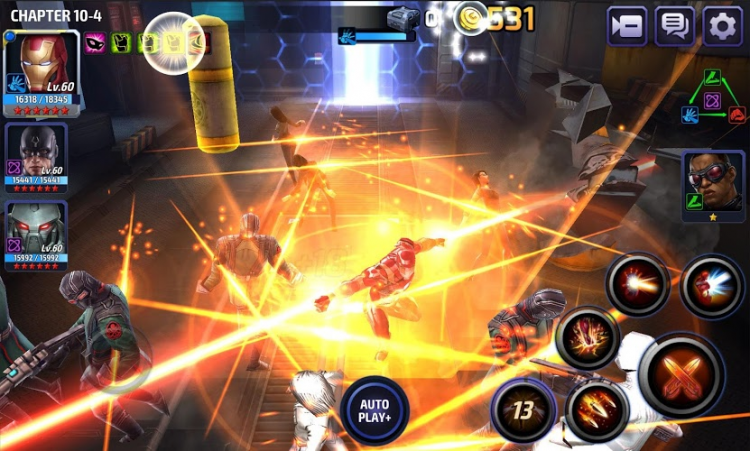Activate the flying Iron Man dash skill
Screen dimensions: 750x451
(712, 285)
